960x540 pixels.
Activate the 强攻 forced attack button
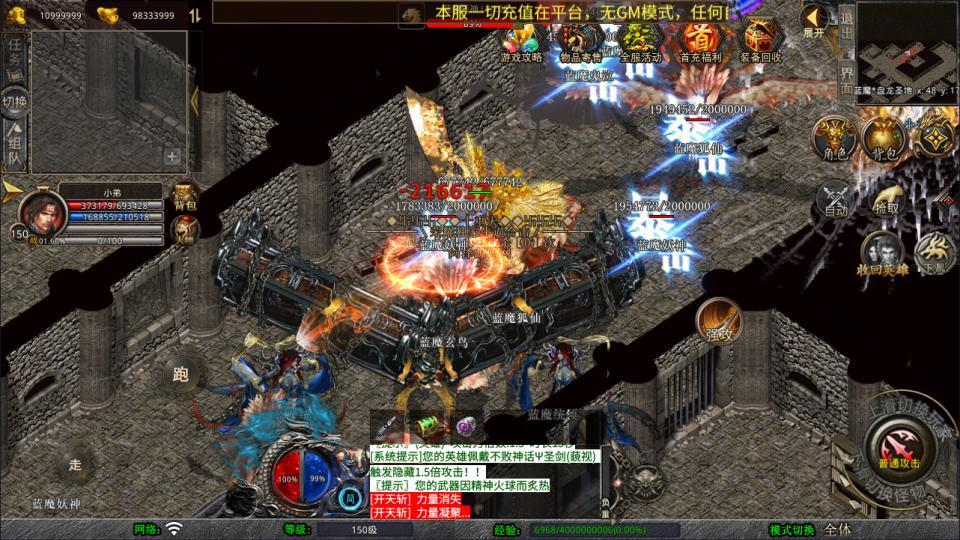718,320
